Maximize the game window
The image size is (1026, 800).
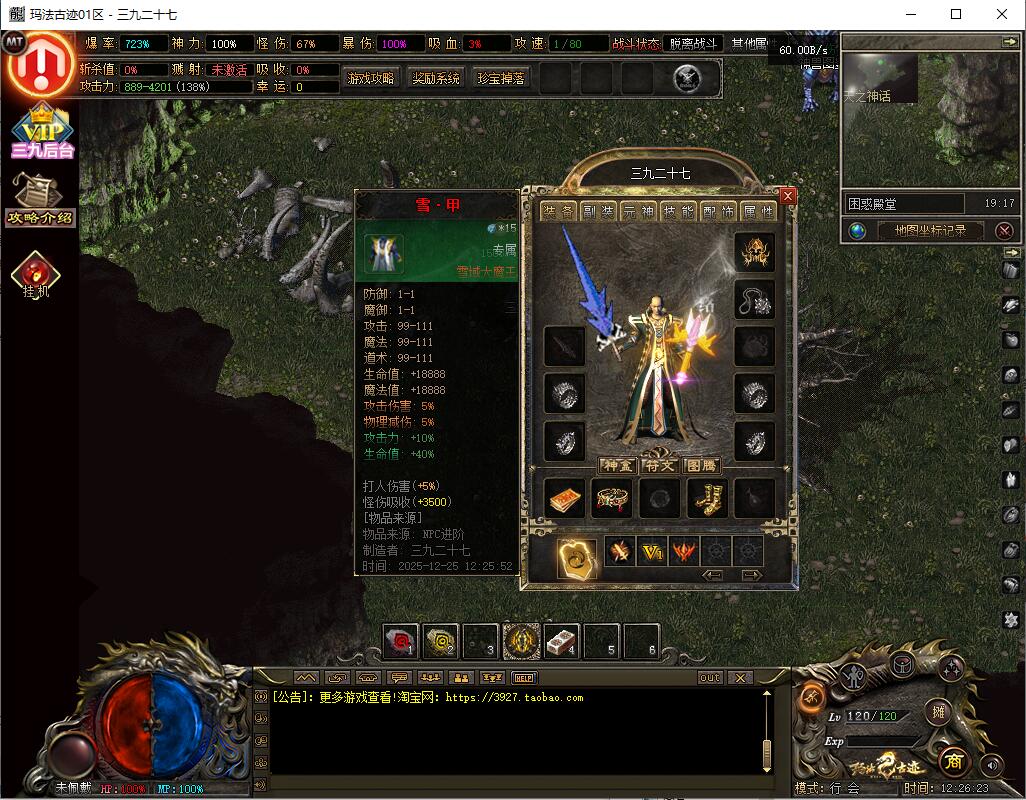point(956,14)
